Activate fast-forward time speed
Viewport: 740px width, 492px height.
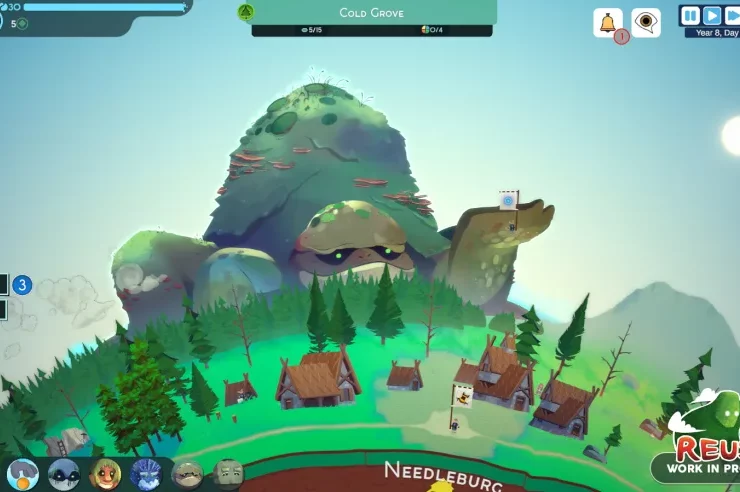coord(732,15)
